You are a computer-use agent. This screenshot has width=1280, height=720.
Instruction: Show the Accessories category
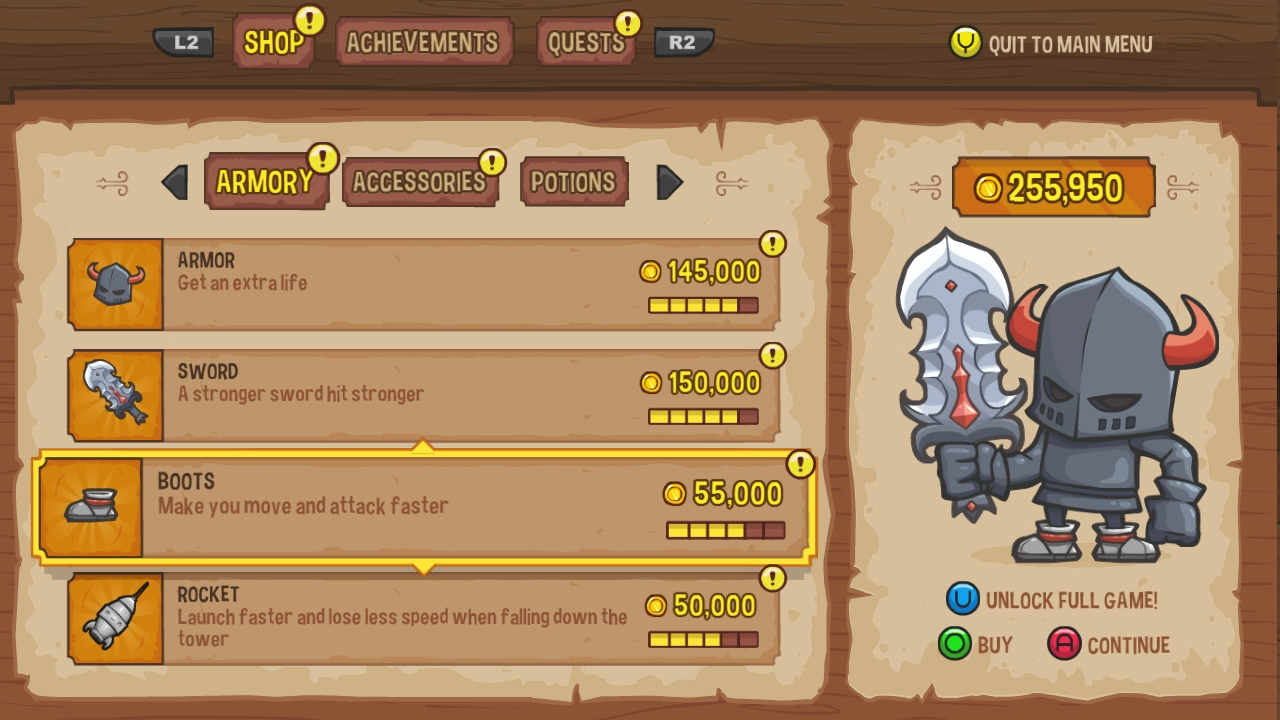pyautogui.click(x=419, y=182)
